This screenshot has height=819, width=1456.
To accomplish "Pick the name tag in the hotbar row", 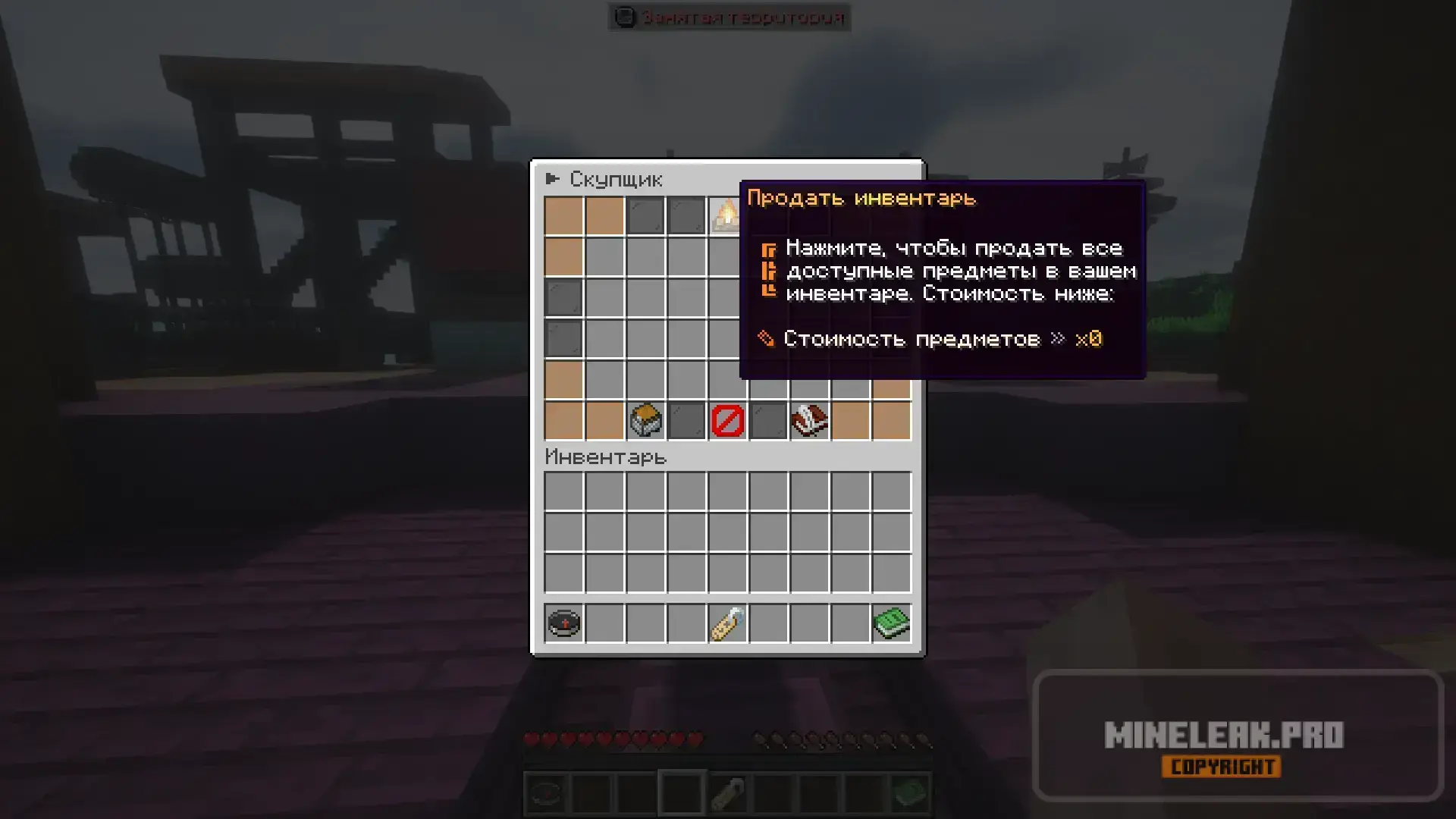I will coord(727,623).
